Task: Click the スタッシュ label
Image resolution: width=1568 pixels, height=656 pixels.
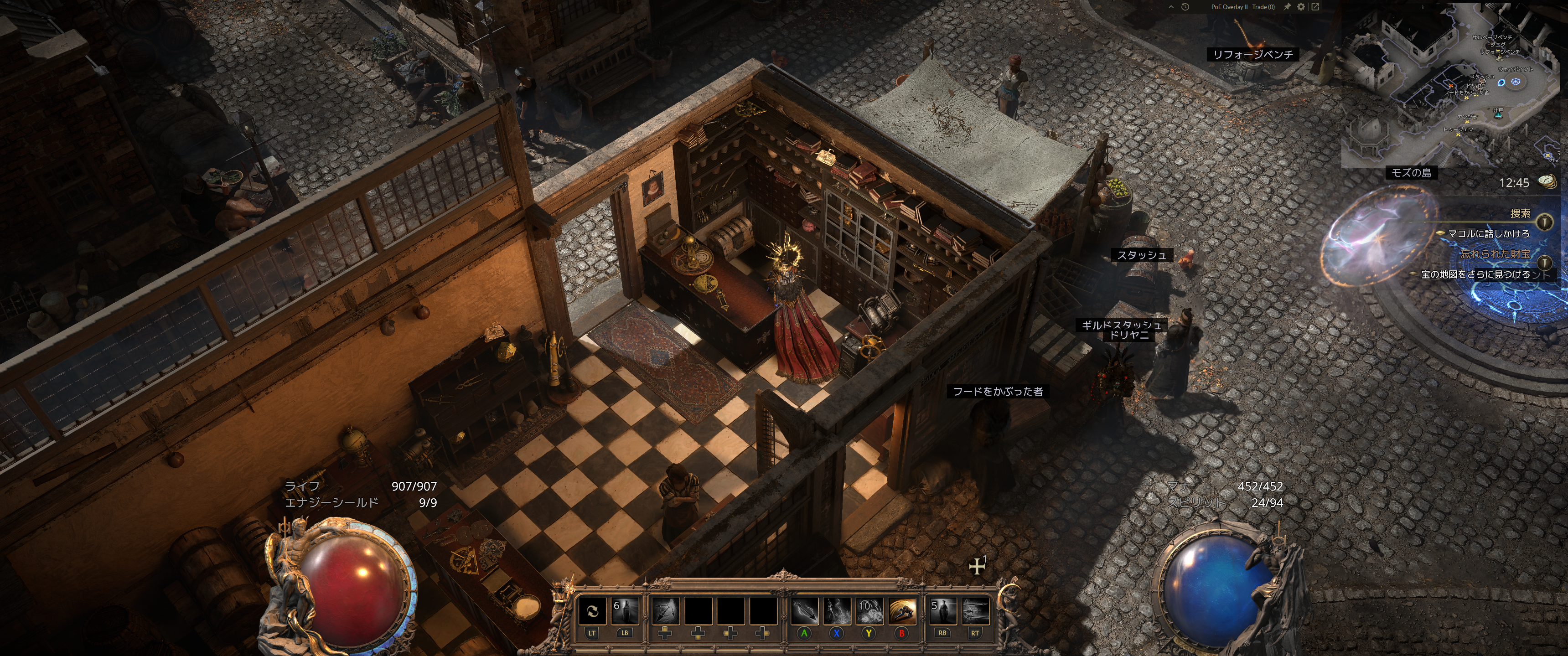Action: [1141, 256]
